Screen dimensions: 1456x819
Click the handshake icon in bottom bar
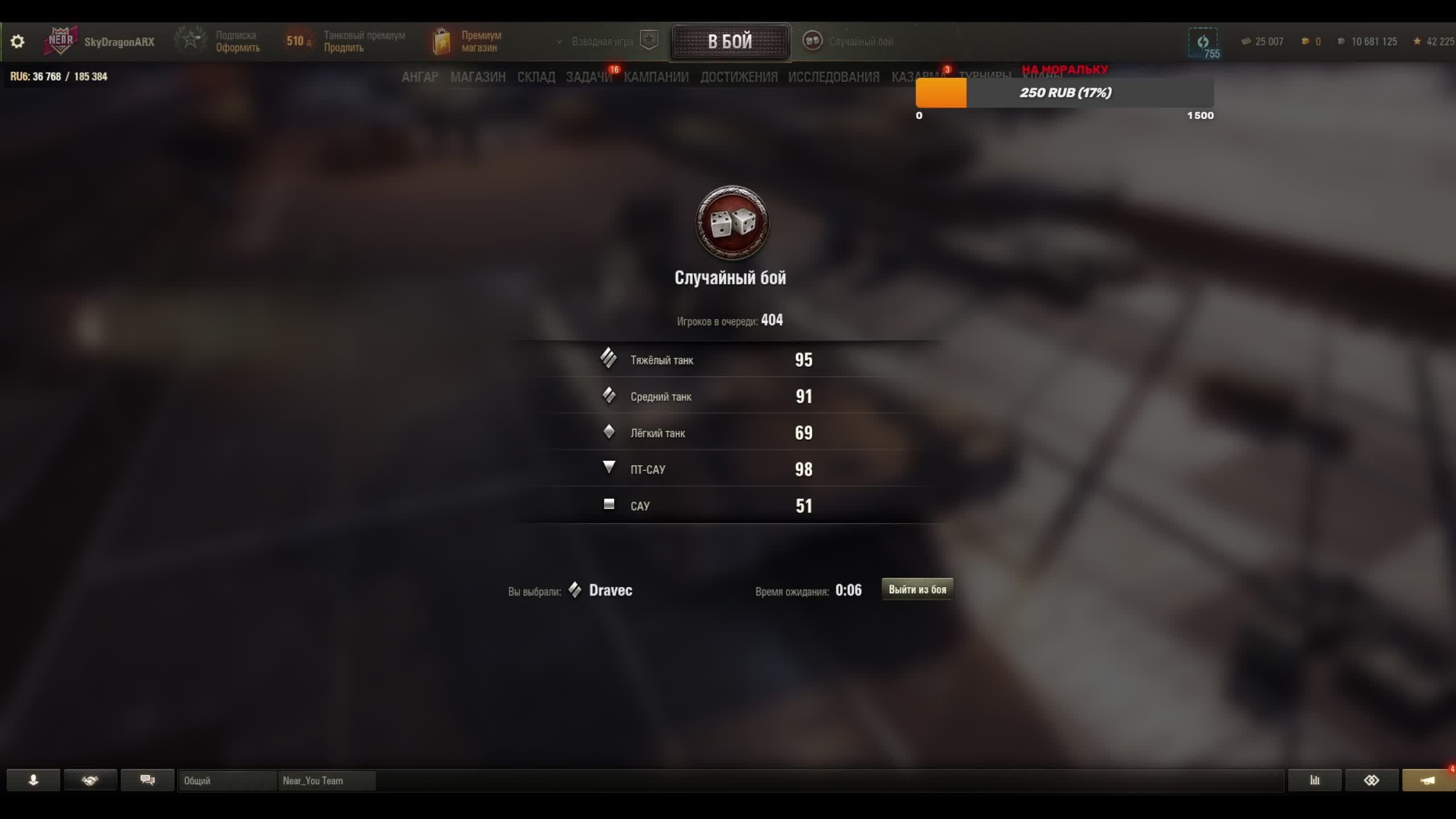[90, 780]
